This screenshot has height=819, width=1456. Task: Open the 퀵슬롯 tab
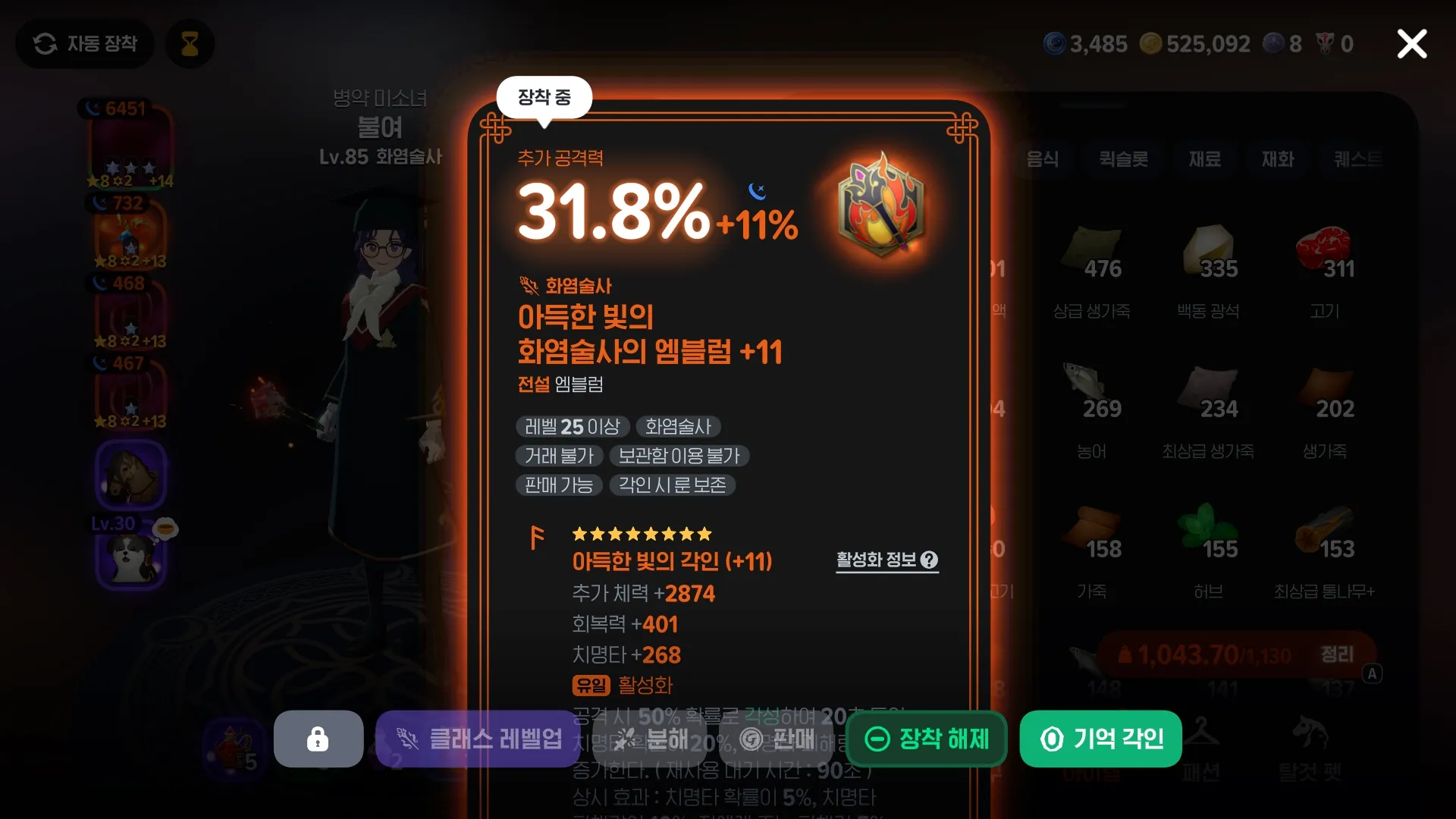(x=1124, y=160)
